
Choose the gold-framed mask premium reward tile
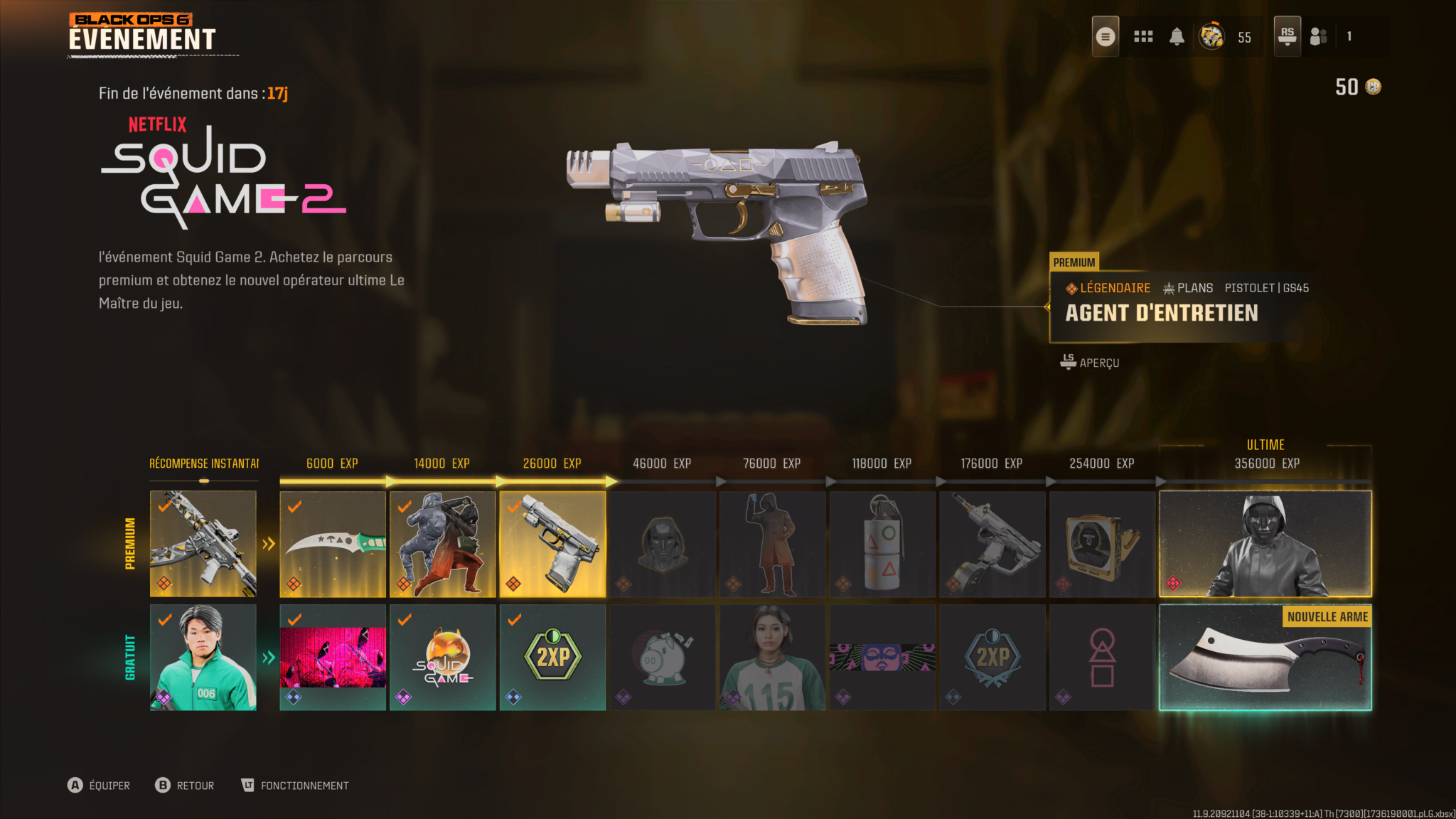coord(1102,544)
